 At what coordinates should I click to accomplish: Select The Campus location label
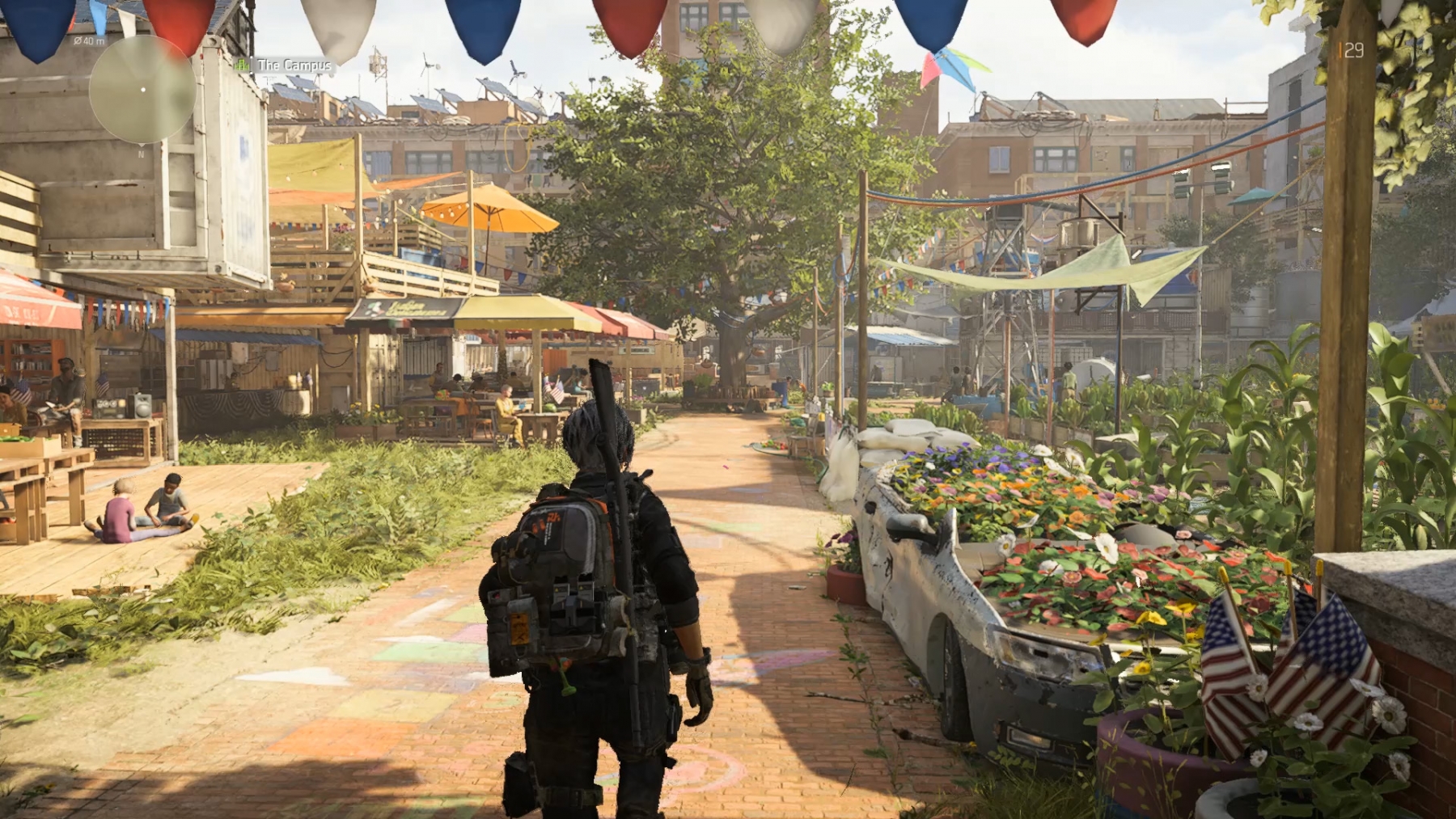pyautogui.click(x=294, y=65)
